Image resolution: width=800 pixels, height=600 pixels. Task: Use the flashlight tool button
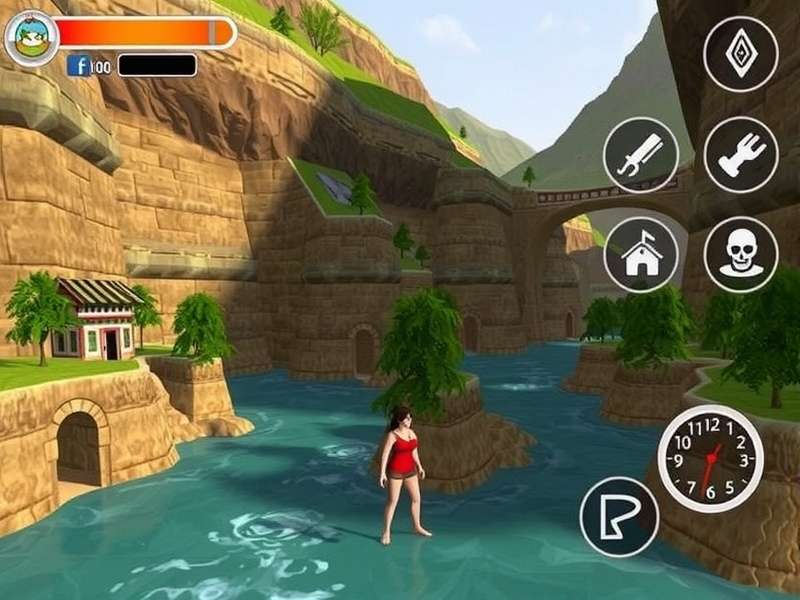click(x=740, y=155)
